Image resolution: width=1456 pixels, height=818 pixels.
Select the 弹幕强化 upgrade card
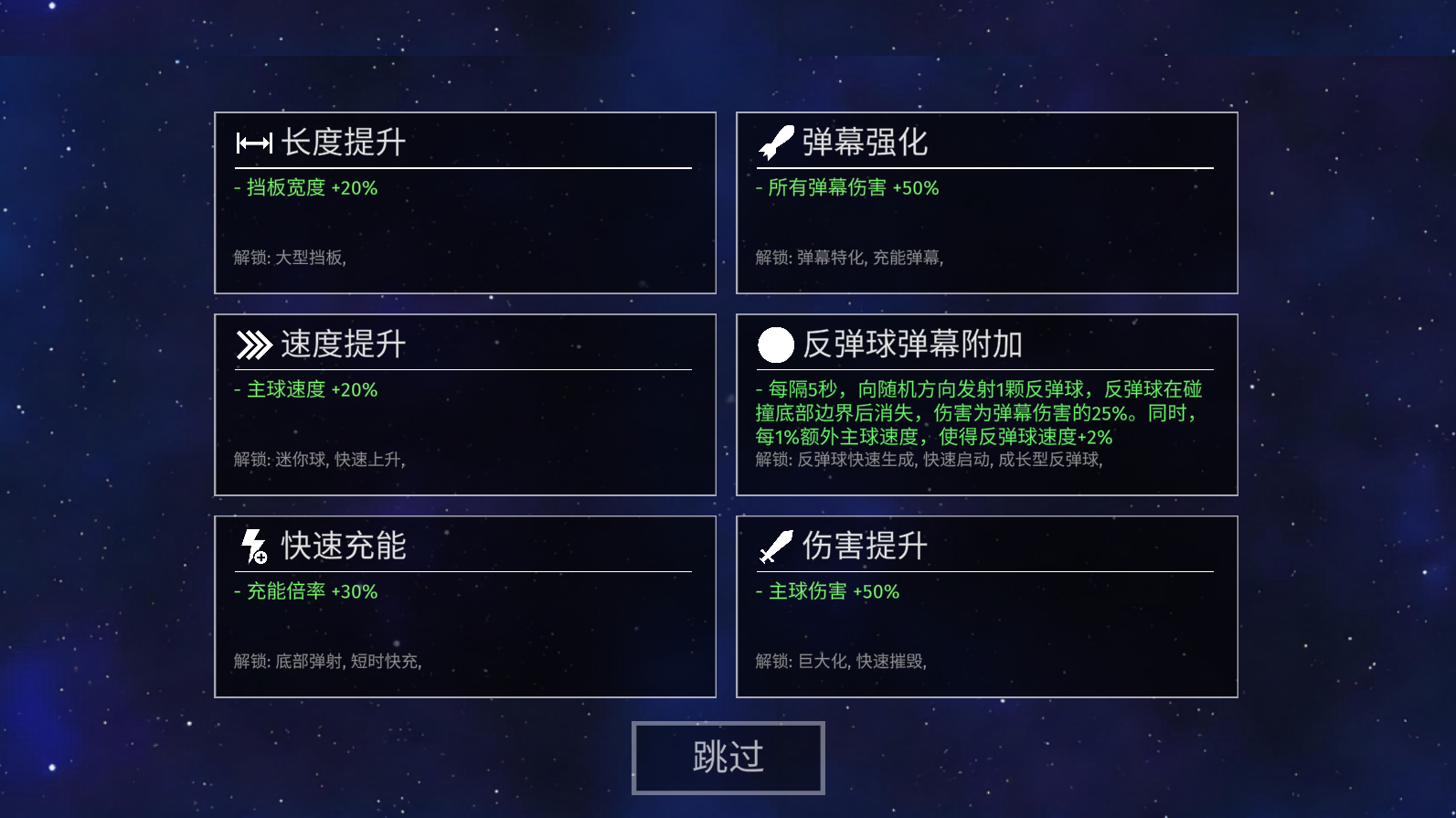coord(986,203)
